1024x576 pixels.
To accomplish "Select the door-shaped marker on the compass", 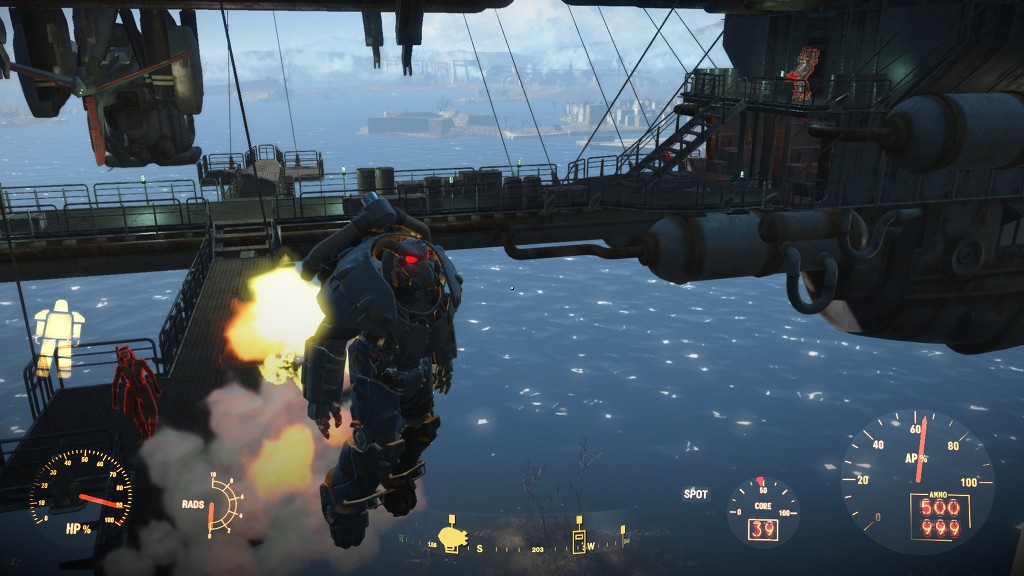I will pyautogui.click(x=579, y=540).
